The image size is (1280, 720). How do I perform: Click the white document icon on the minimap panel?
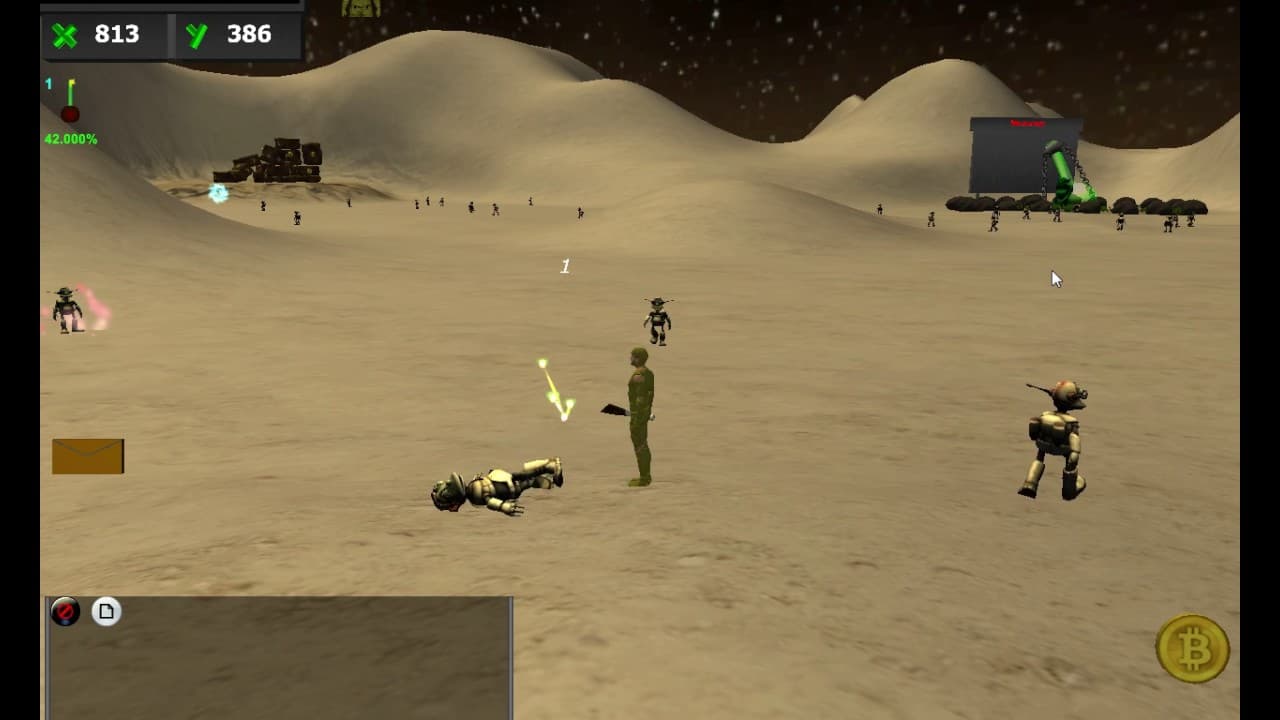click(x=104, y=610)
